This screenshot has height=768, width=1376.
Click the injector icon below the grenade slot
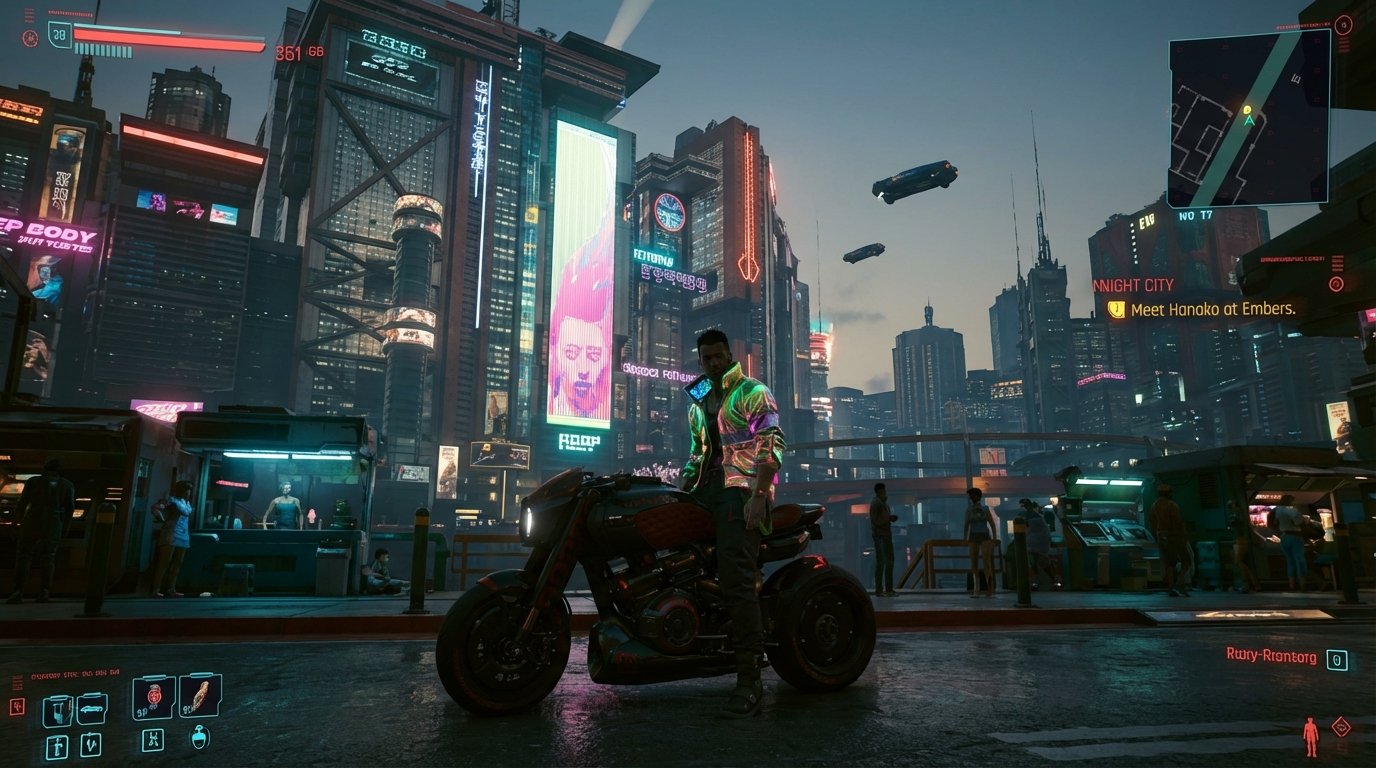[153, 742]
